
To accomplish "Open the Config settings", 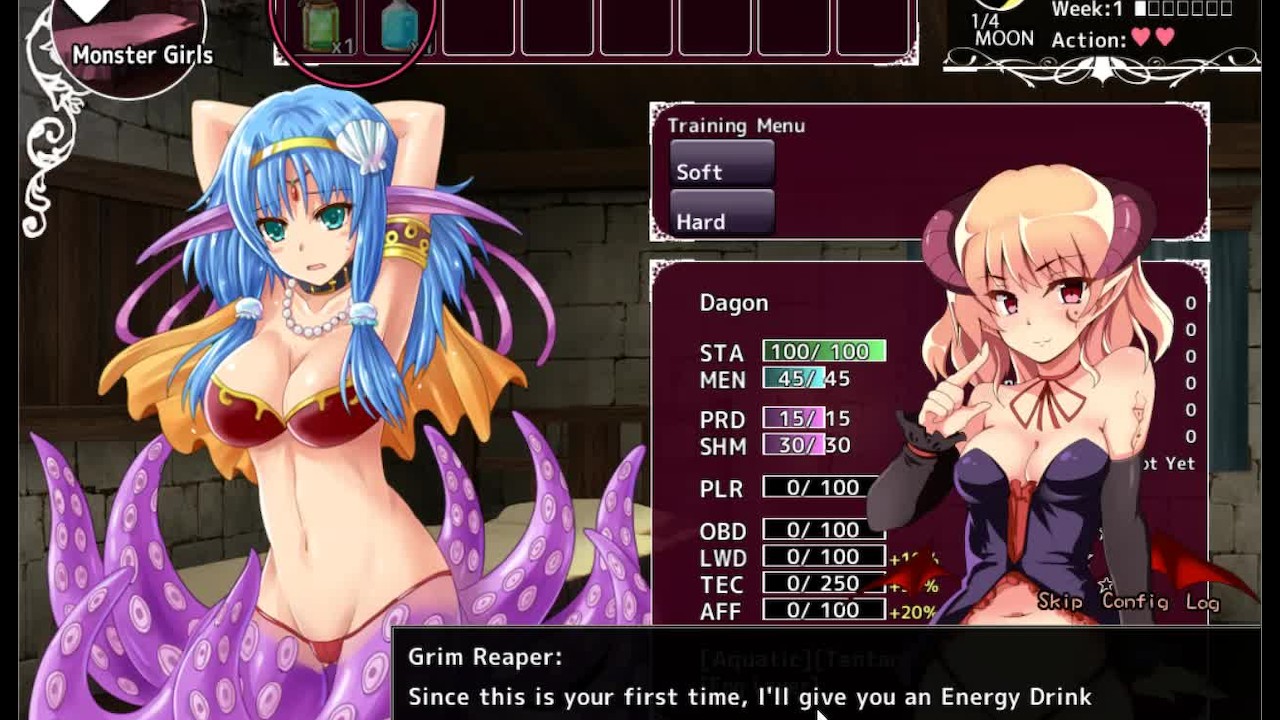I will click(x=1135, y=601).
